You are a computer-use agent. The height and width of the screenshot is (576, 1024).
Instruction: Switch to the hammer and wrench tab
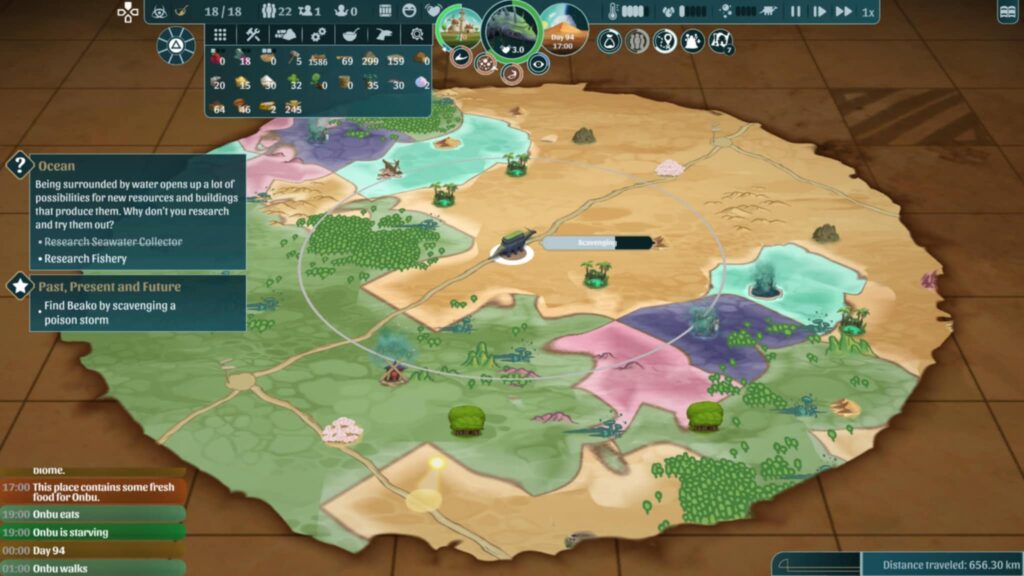pyautogui.click(x=252, y=34)
